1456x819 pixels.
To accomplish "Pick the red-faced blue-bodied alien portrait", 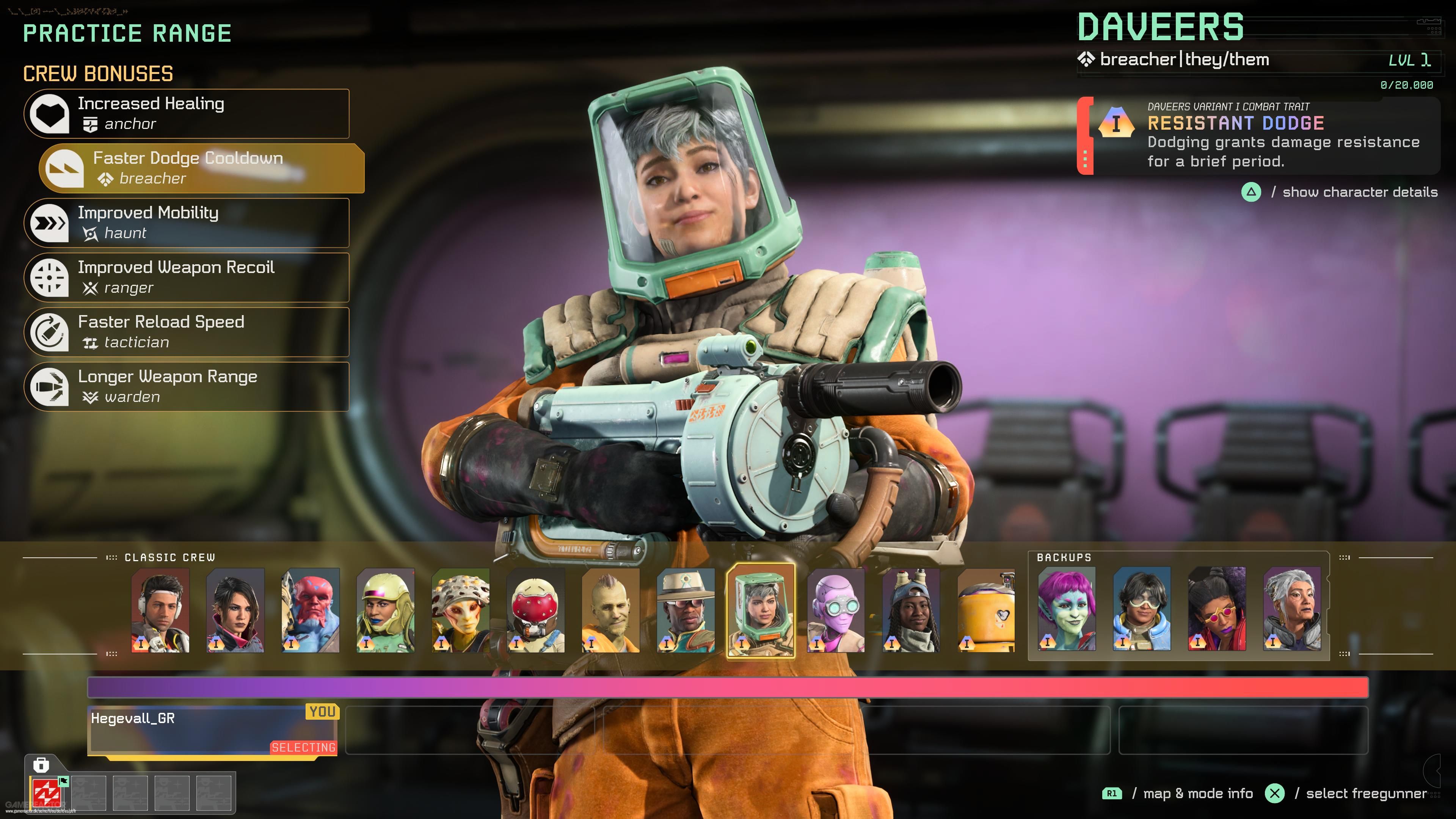I will (x=311, y=610).
